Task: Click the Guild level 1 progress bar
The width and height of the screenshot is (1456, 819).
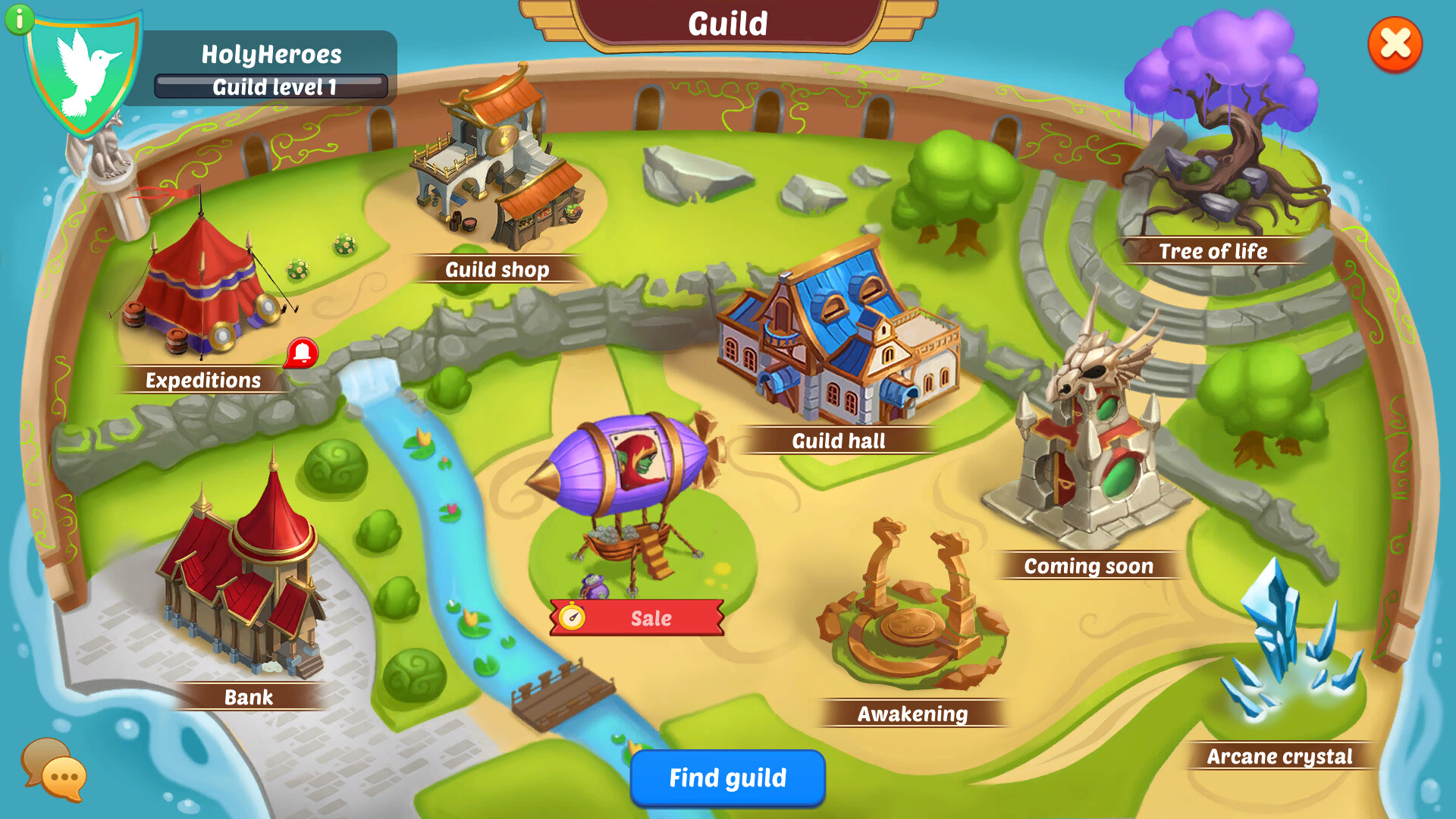Action: point(273,86)
